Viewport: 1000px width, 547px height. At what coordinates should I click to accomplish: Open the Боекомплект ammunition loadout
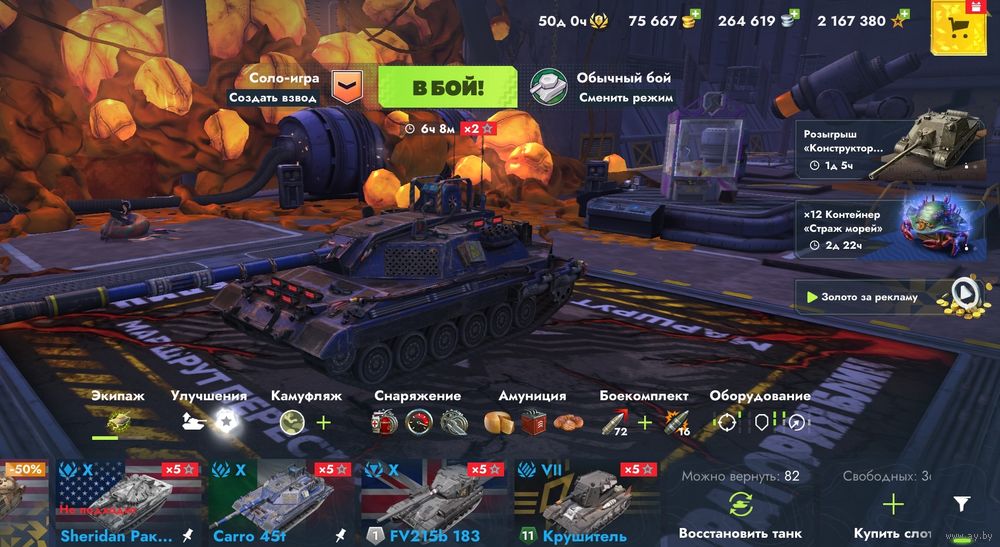pyautogui.click(x=644, y=421)
